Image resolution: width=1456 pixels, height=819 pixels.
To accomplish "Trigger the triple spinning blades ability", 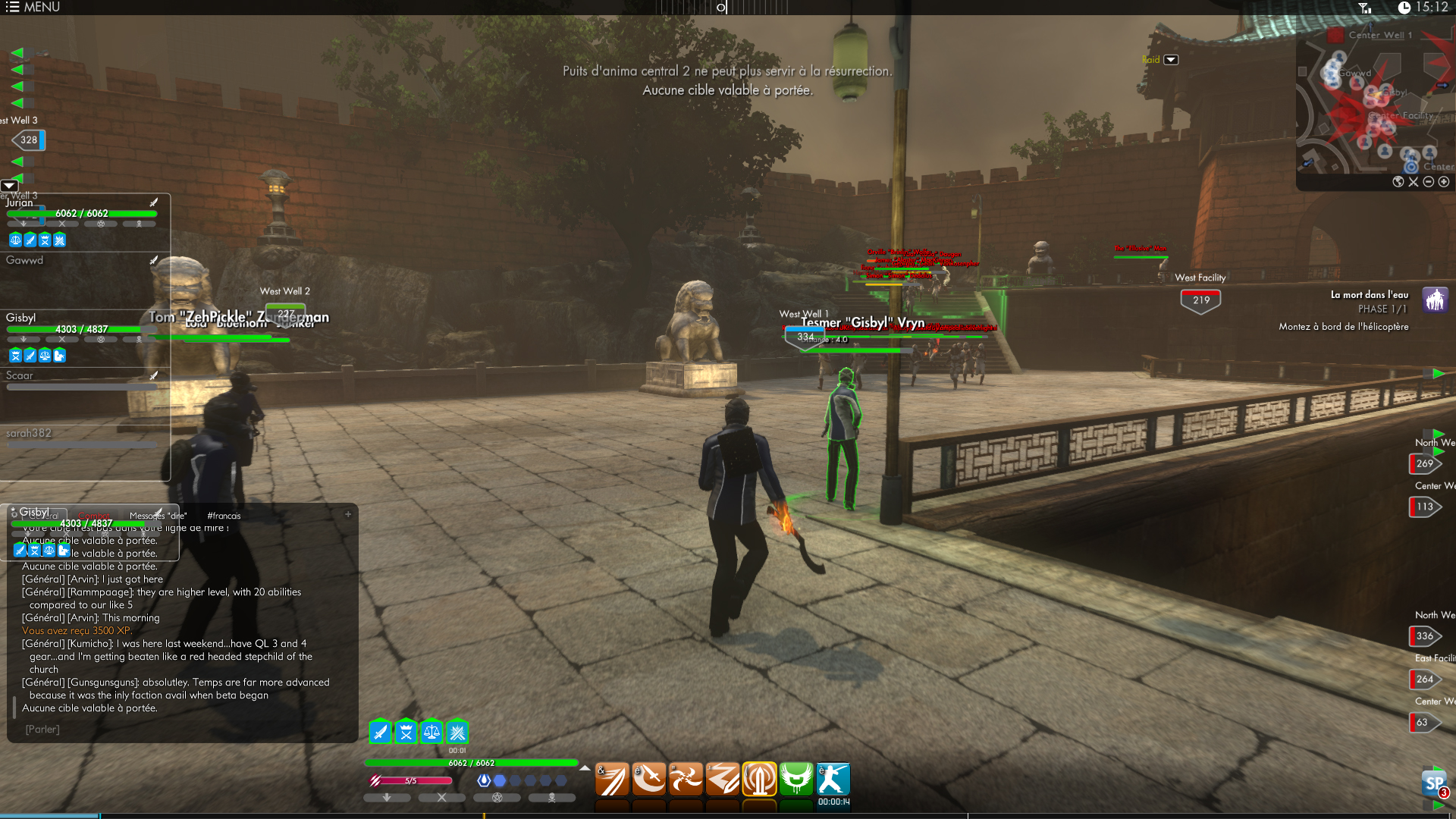I will click(686, 780).
